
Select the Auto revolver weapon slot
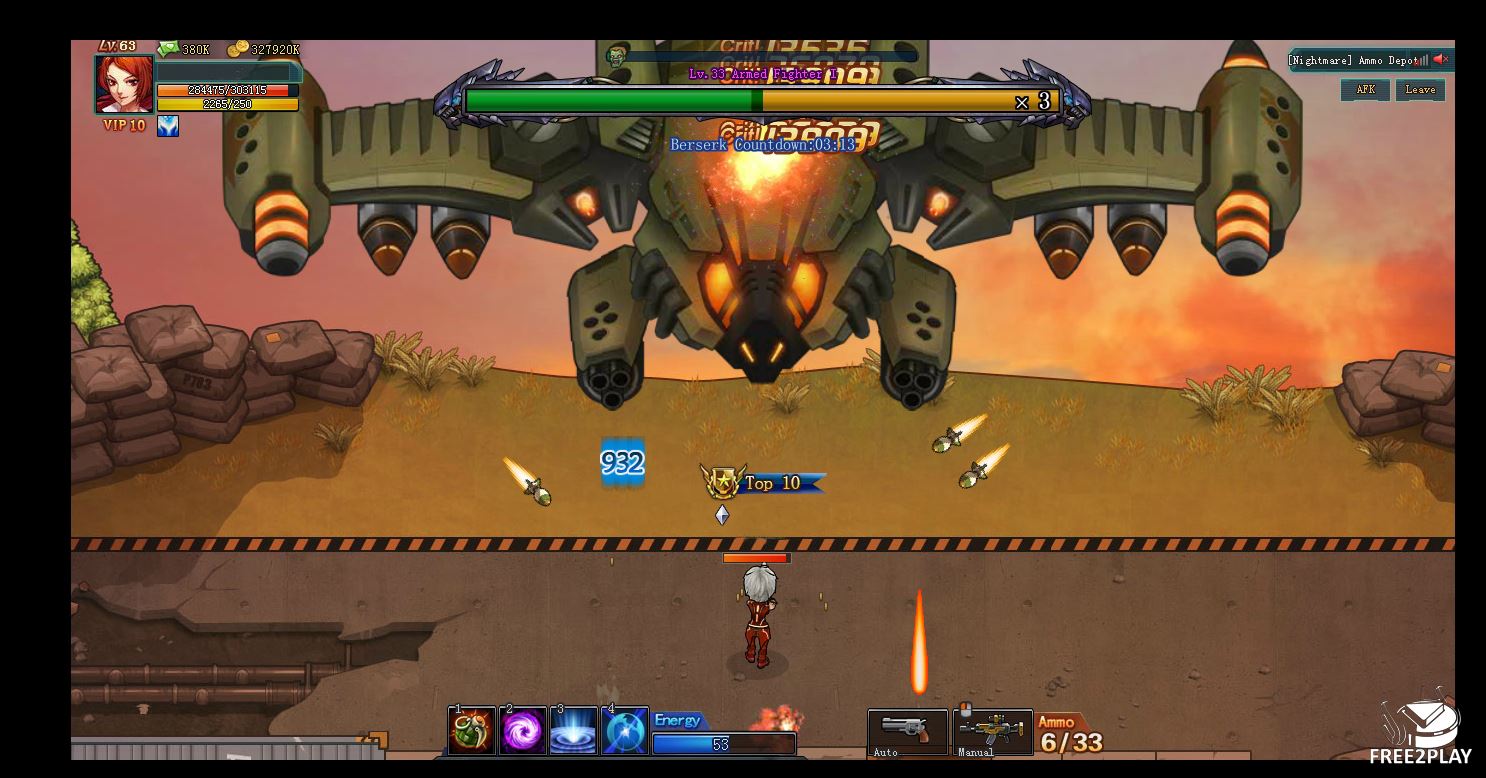(x=907, y=732)
